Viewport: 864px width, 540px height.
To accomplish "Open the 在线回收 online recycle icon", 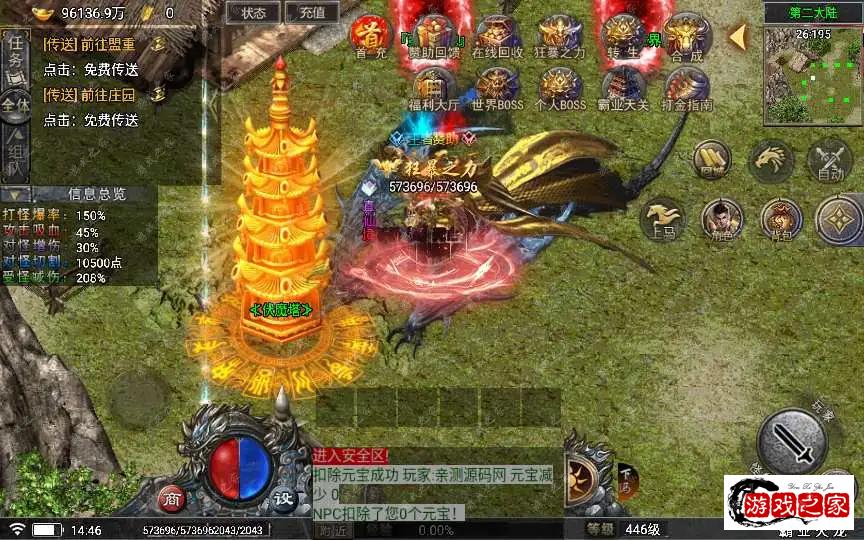I will pyautogui.click(x=497, y=36).
